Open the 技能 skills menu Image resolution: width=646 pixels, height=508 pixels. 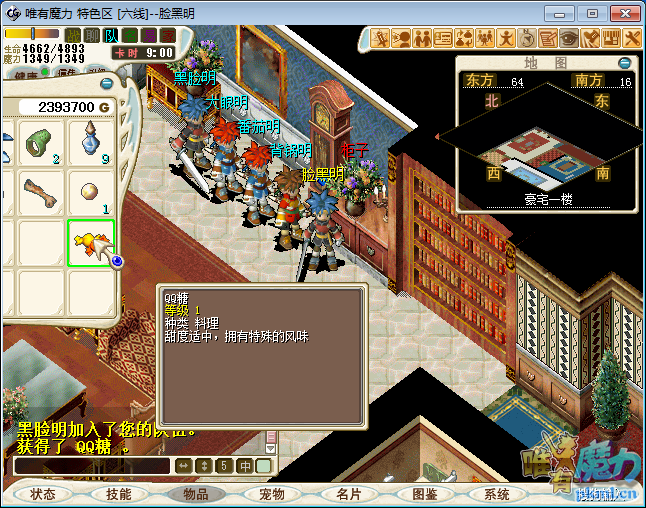point(119,494)
